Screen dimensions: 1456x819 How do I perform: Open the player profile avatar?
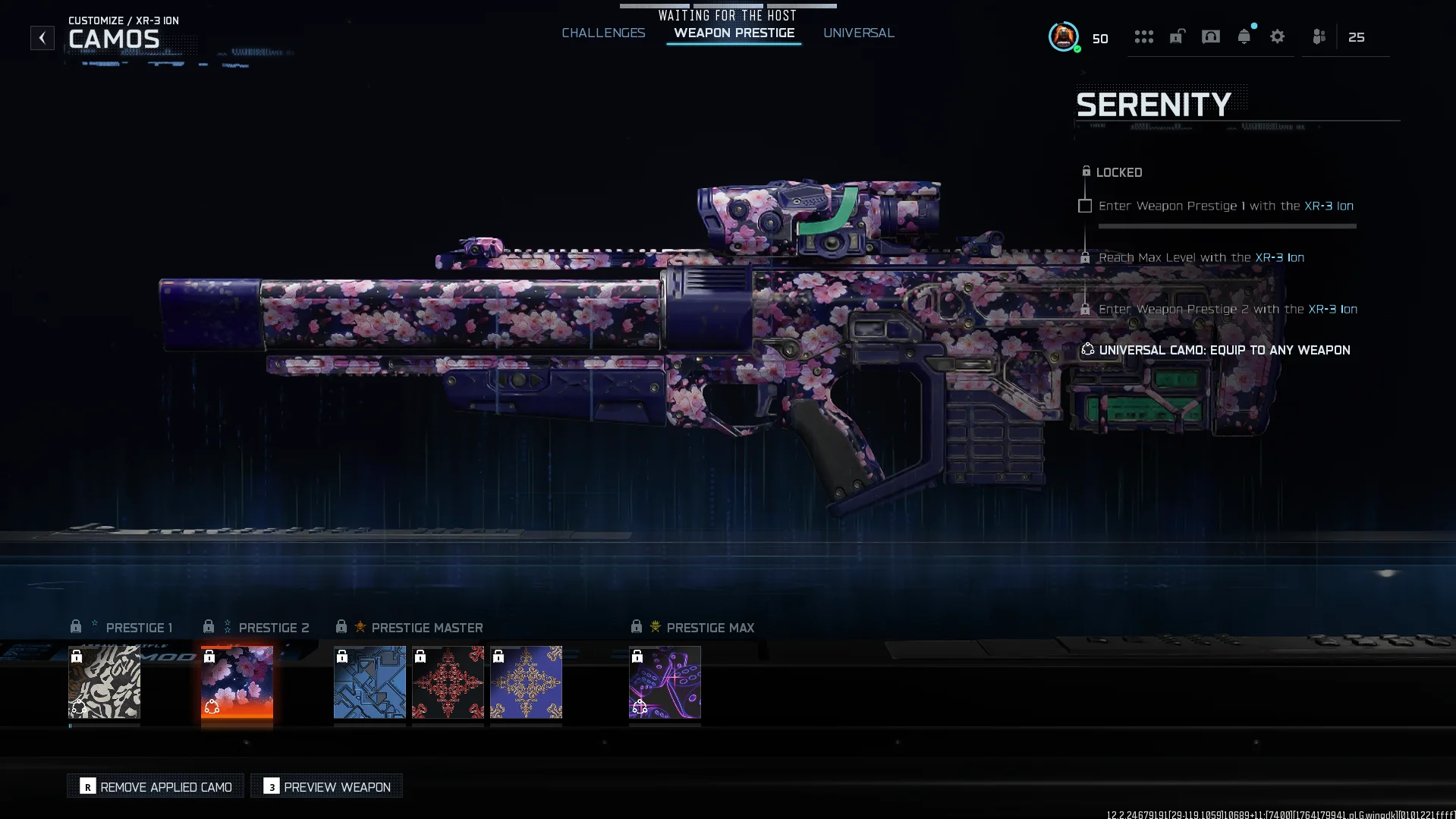(1063, 36)
